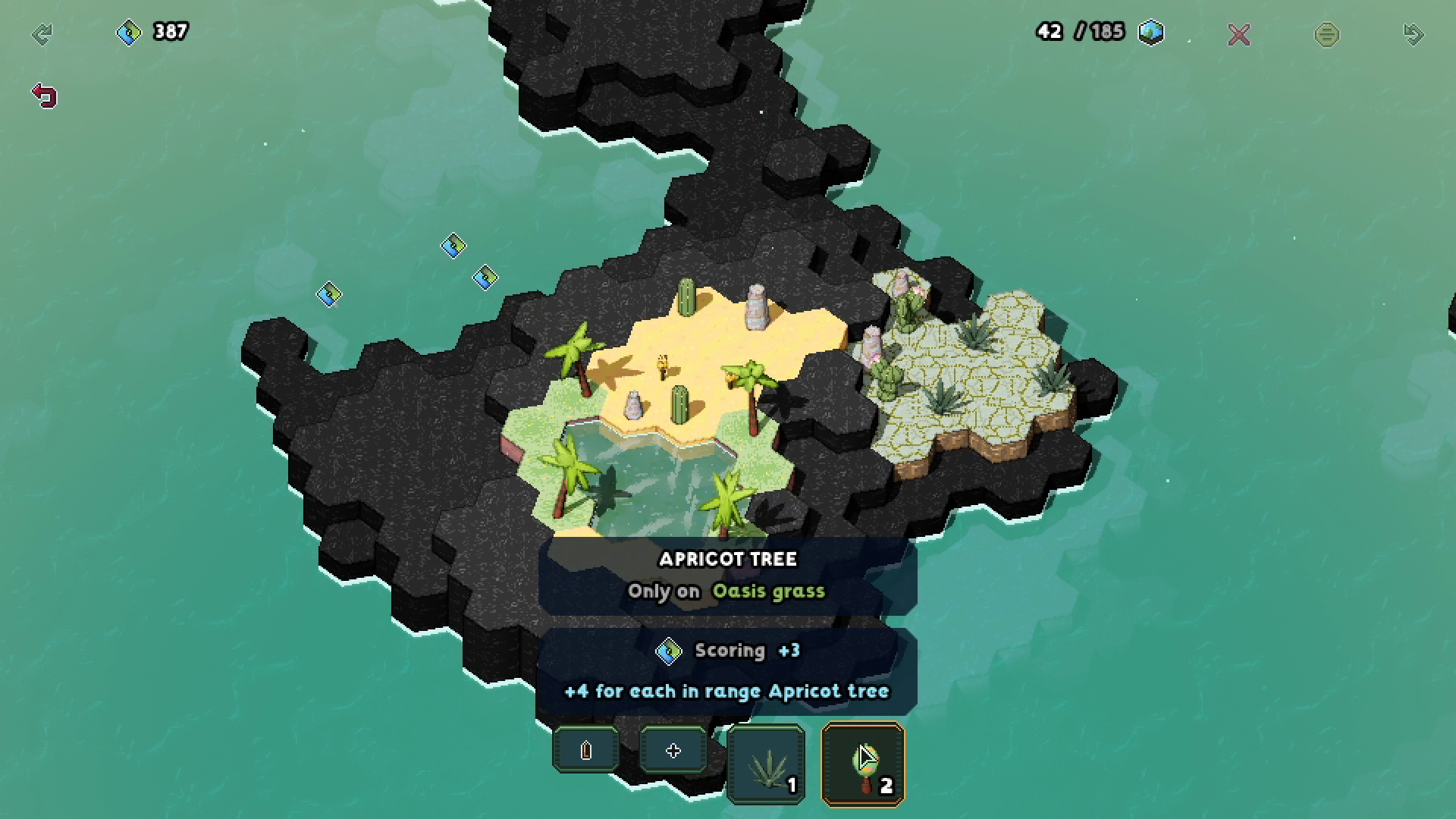This screenshot has width=1456, height=819.
Task: Select the Apricot Tree item slot
Action: (863, 763)
